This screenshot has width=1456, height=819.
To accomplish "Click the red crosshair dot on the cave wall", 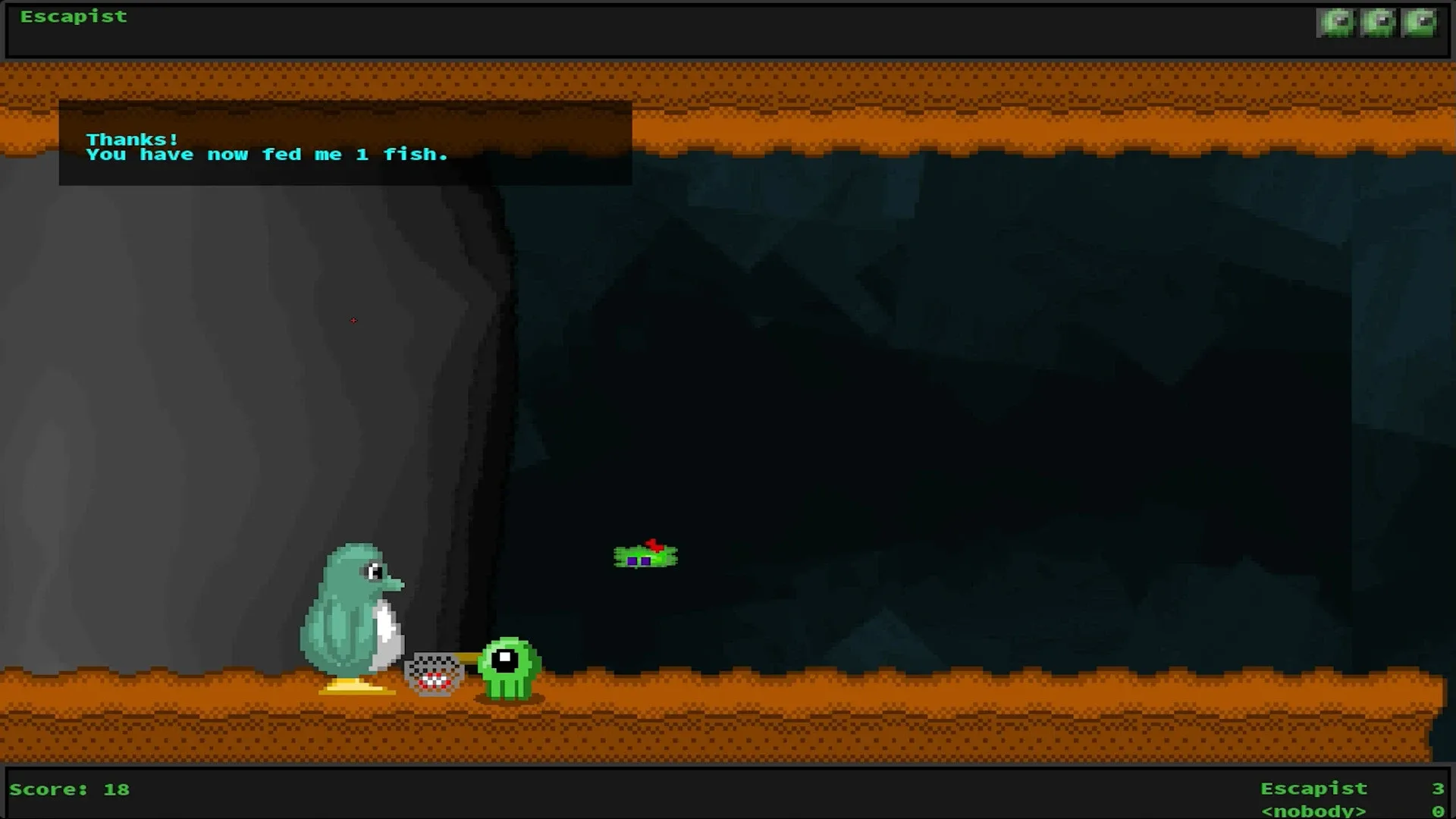I will 353,320.
